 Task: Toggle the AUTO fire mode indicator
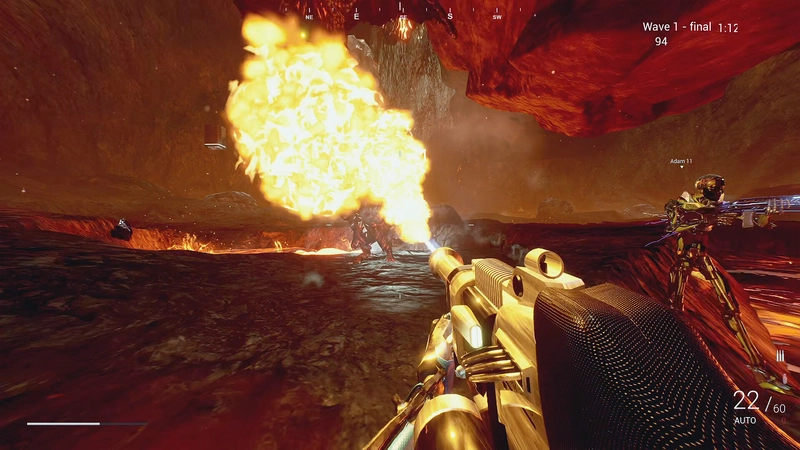(x=744, y=421)
